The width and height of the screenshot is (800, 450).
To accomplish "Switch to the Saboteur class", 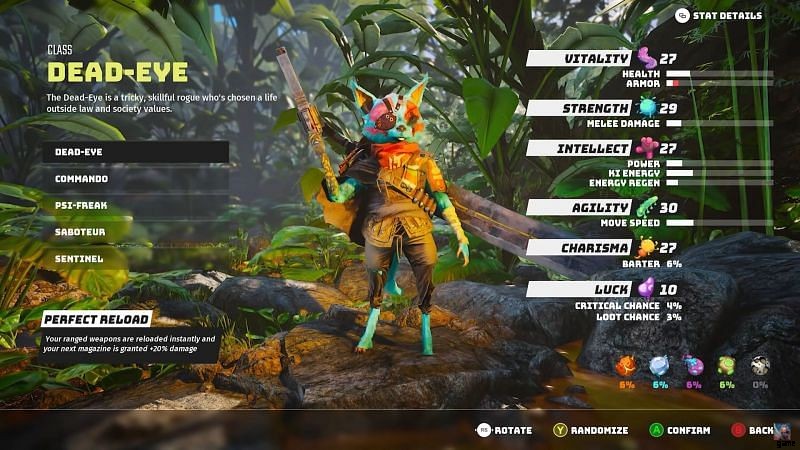I will (x=136, y=232).
